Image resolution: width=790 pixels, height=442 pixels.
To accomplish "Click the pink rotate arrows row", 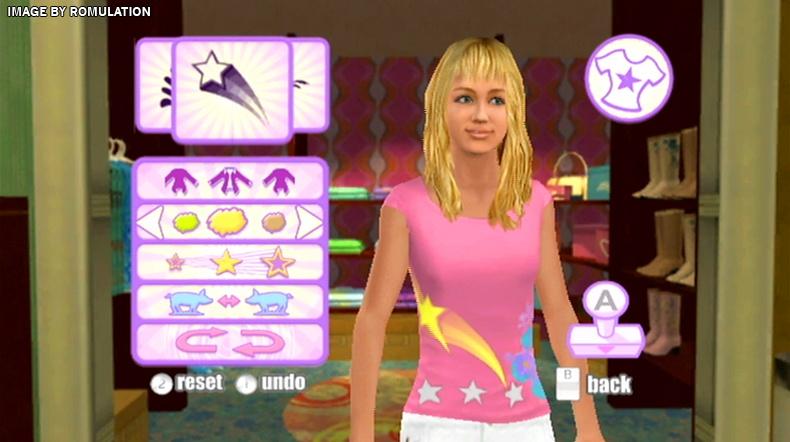I will 230,342.
